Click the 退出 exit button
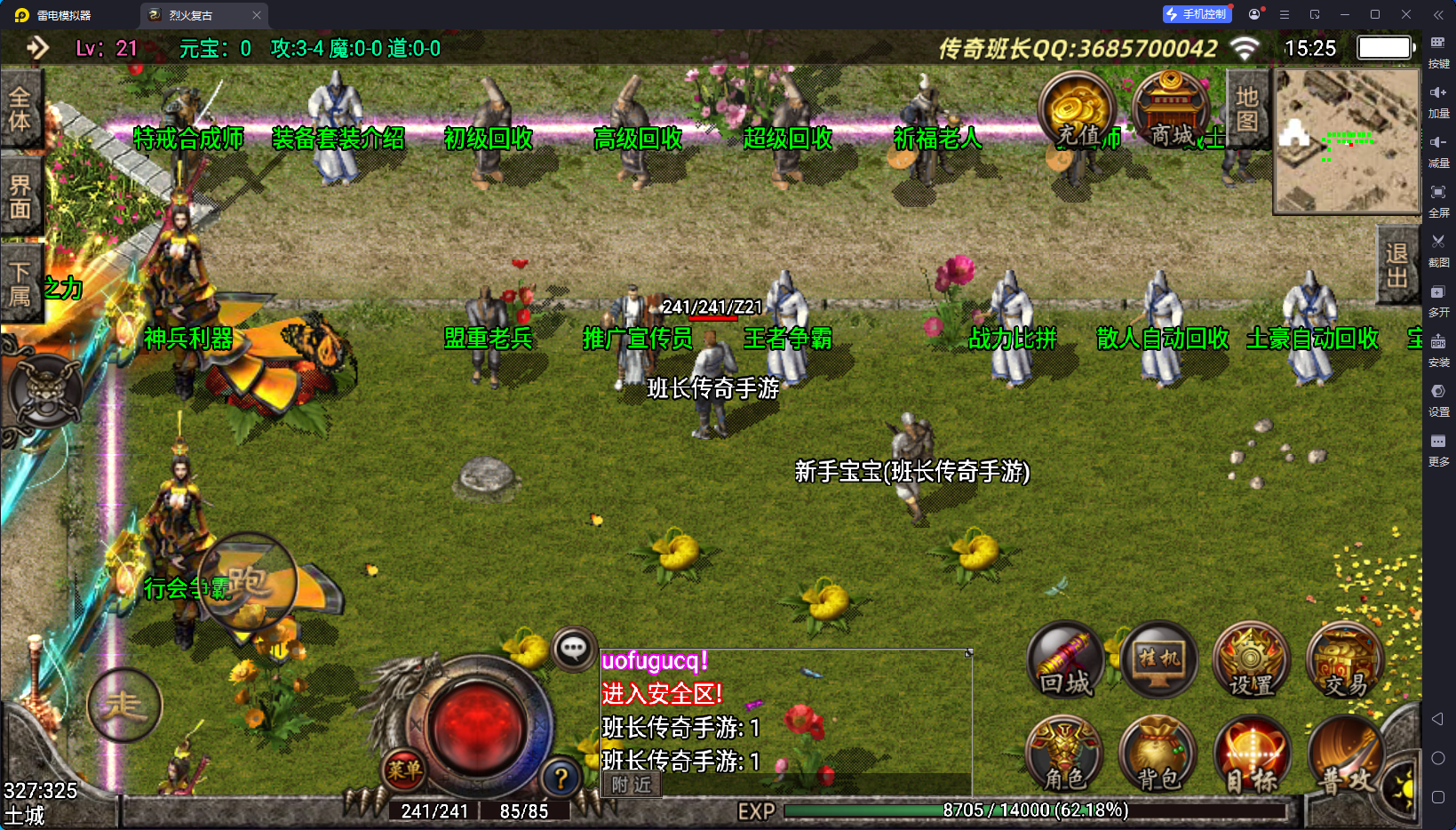The width and height of the screenshot is (1456, 830). click(1396, 266)
